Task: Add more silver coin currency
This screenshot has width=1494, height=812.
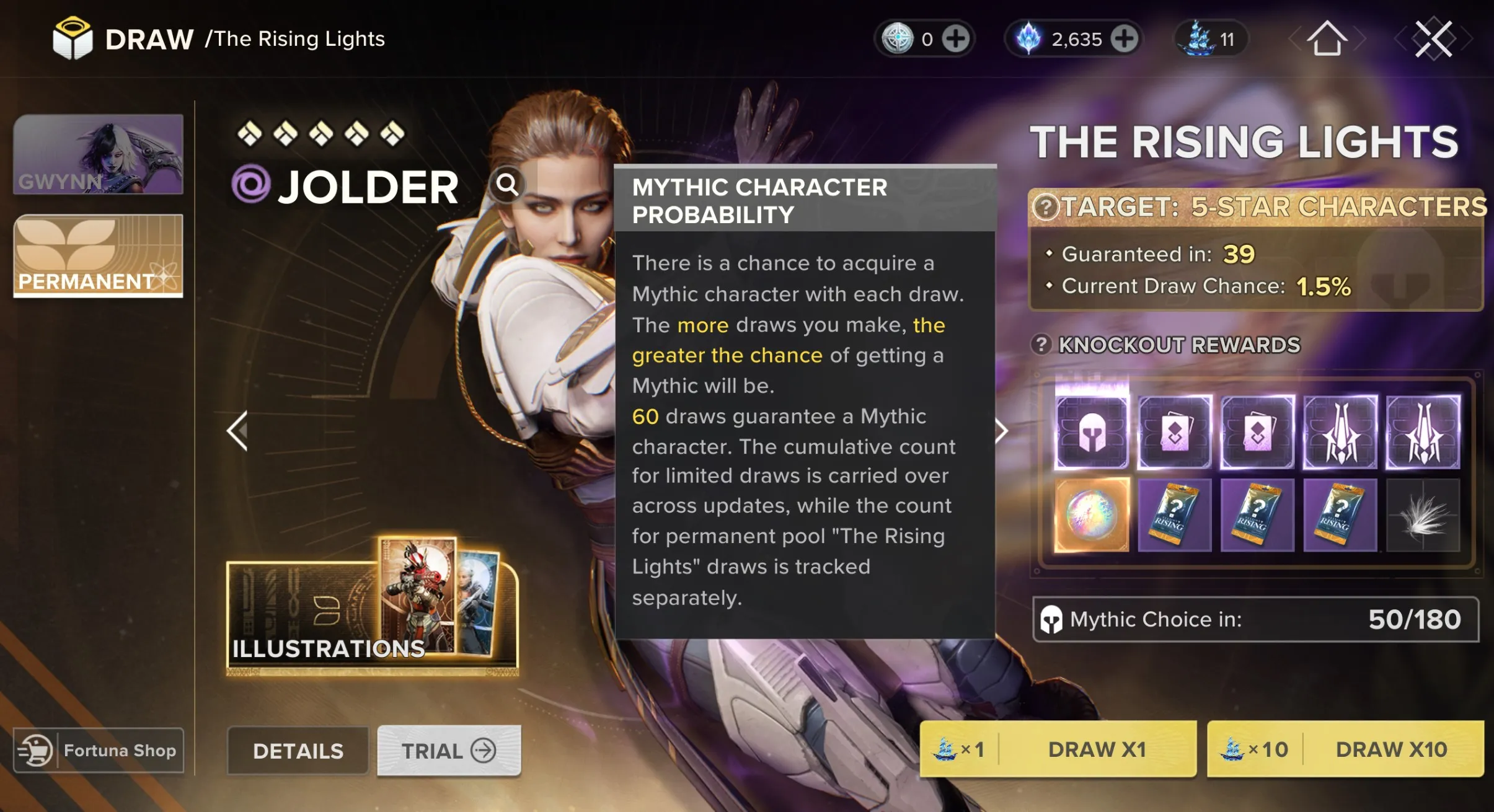Action: point(955,39)
